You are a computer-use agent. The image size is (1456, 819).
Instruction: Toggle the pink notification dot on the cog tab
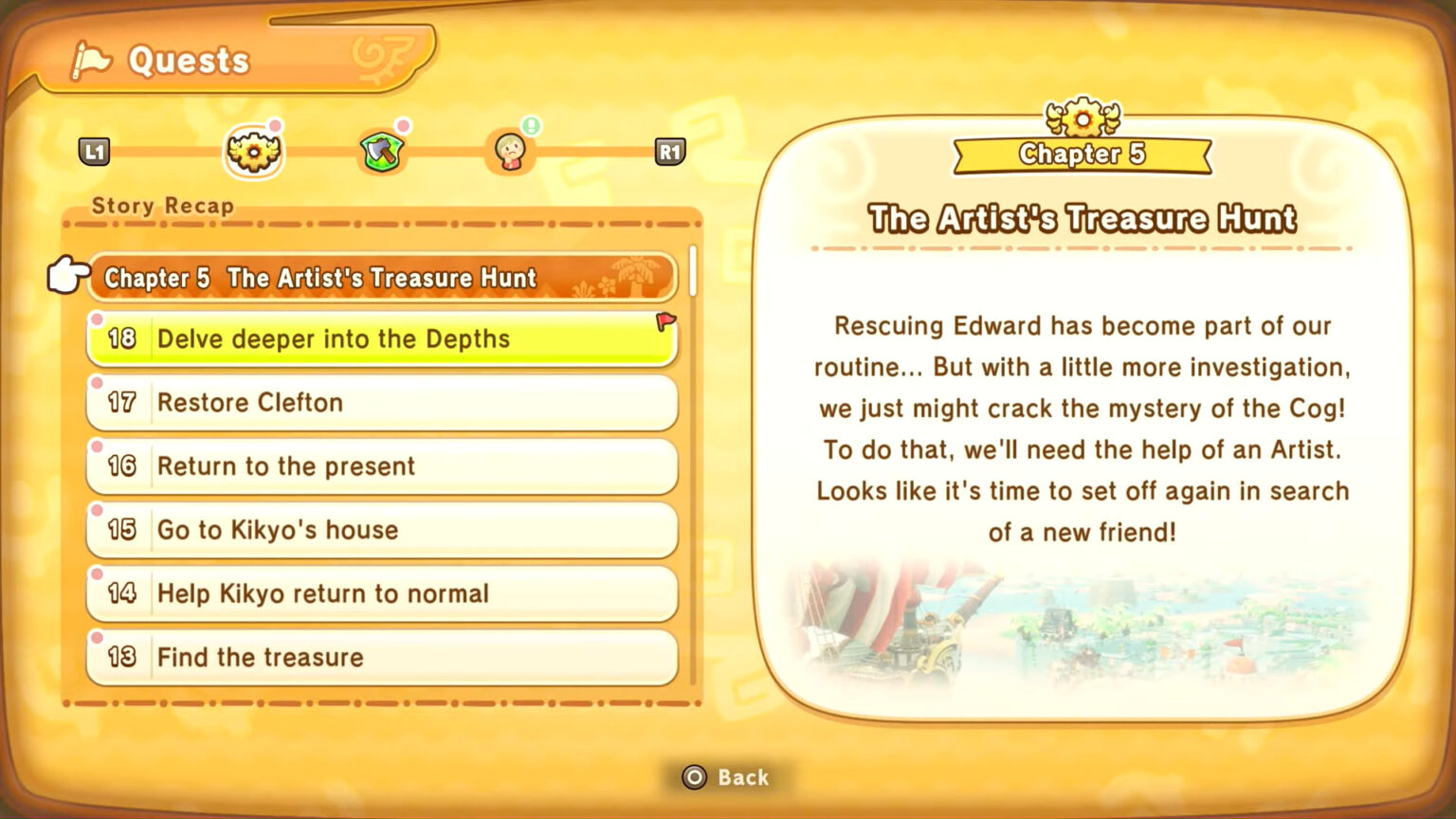[x=276, y=124]
